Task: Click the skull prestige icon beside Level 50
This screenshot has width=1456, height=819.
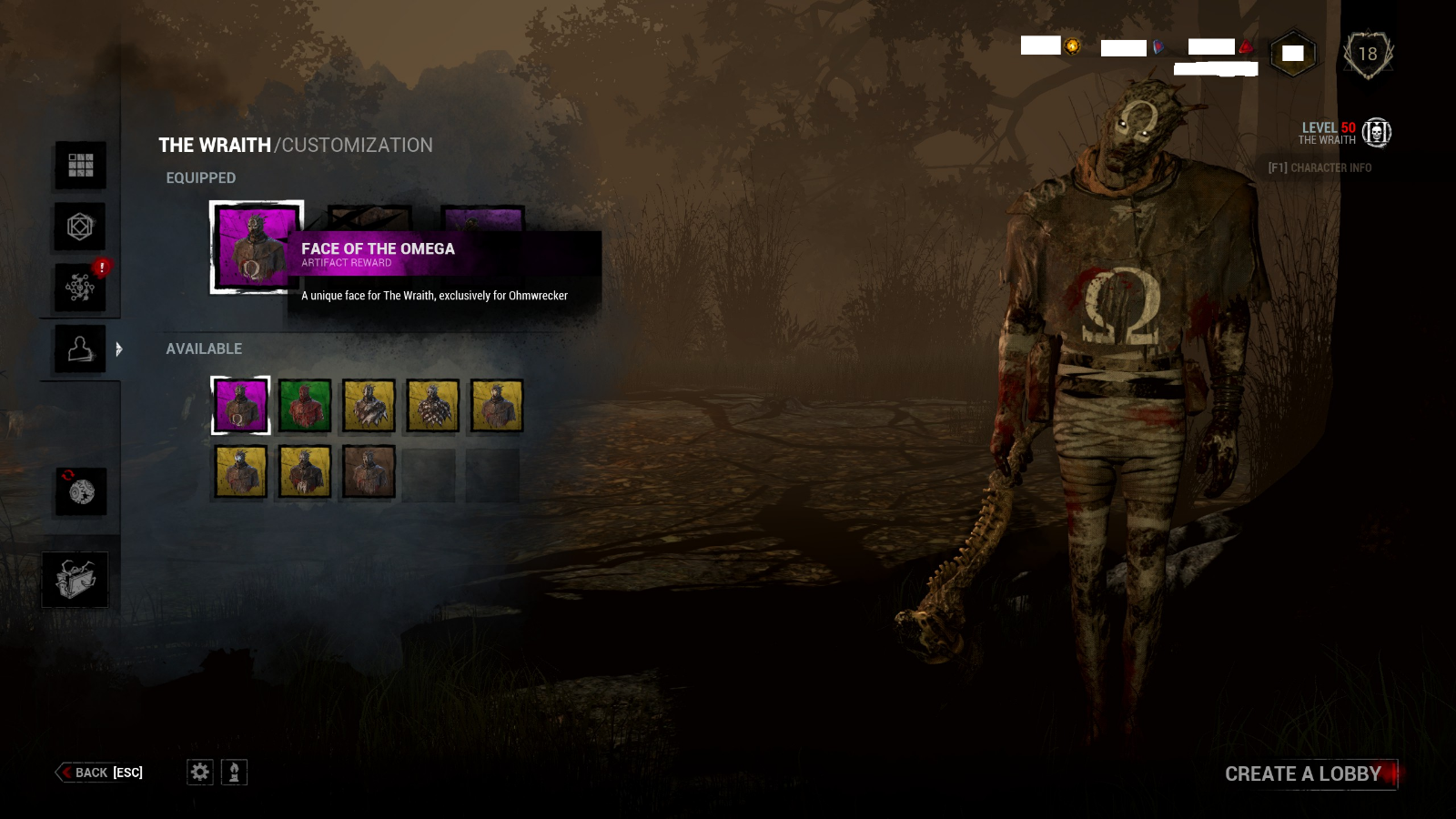Action: [x=1377, y=133]
